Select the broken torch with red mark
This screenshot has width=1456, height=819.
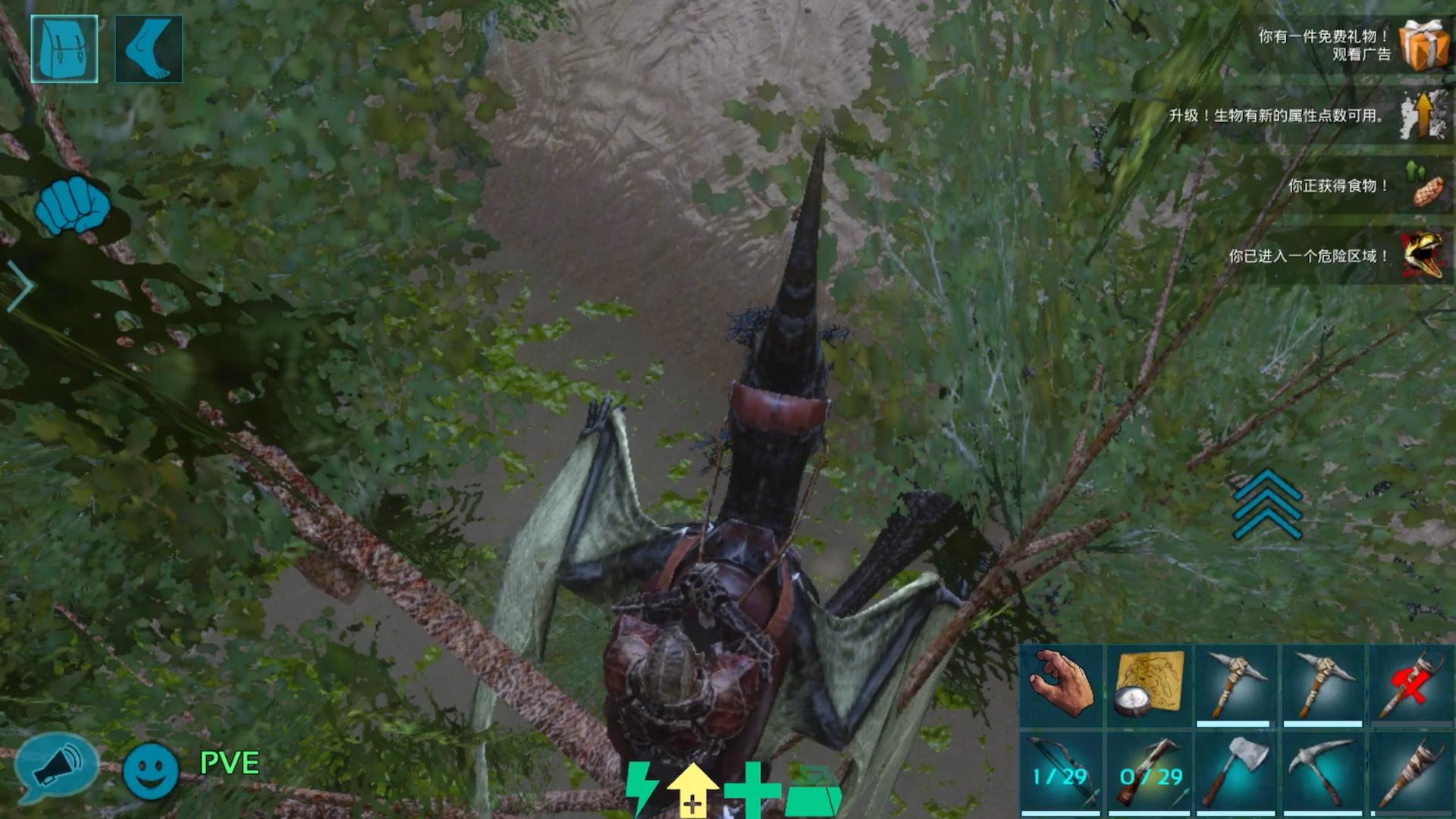(1409, 686)
